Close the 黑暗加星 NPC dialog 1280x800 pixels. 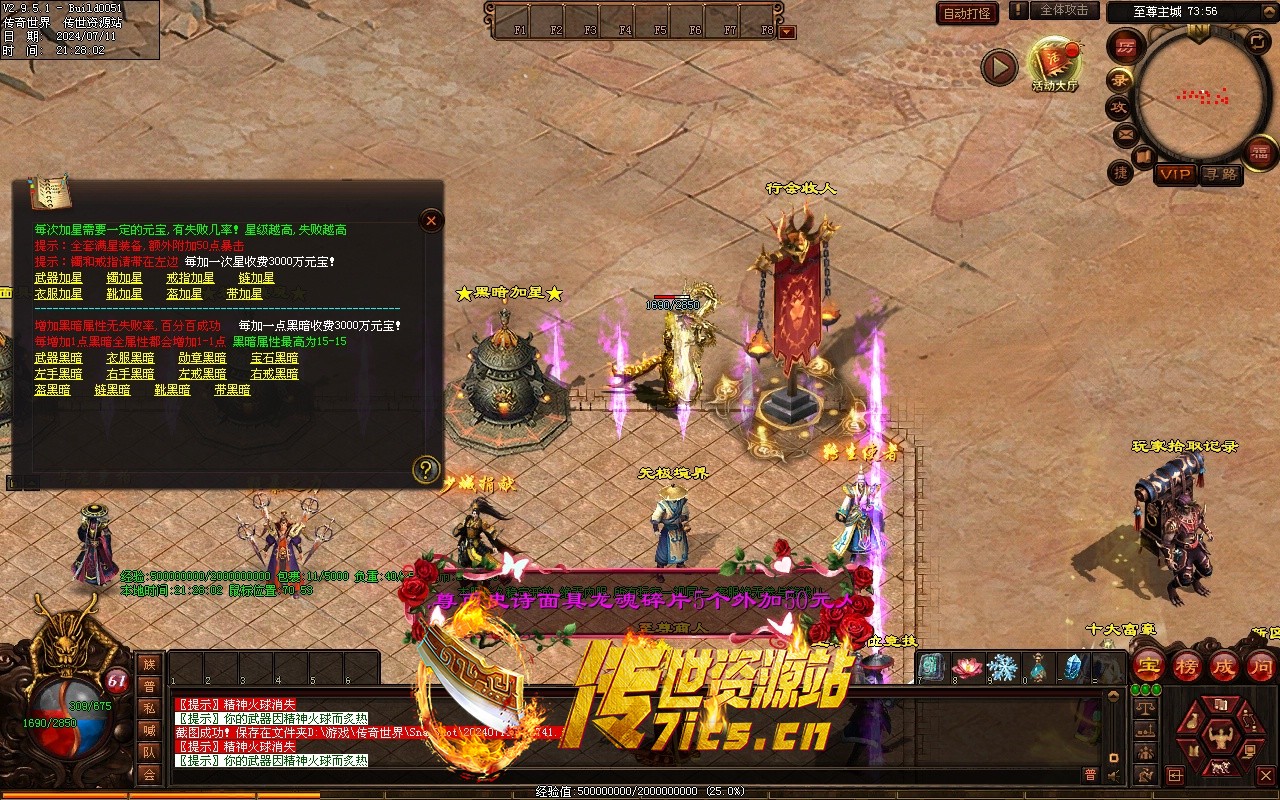coord(431,220)
